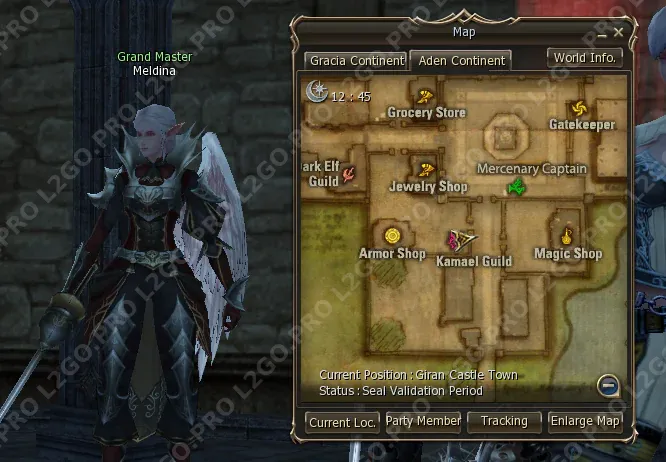The height and width of the screenshot is (462, 666).
Task: Switch to the Gracia Continent tab
Action: tap(356, 61)
